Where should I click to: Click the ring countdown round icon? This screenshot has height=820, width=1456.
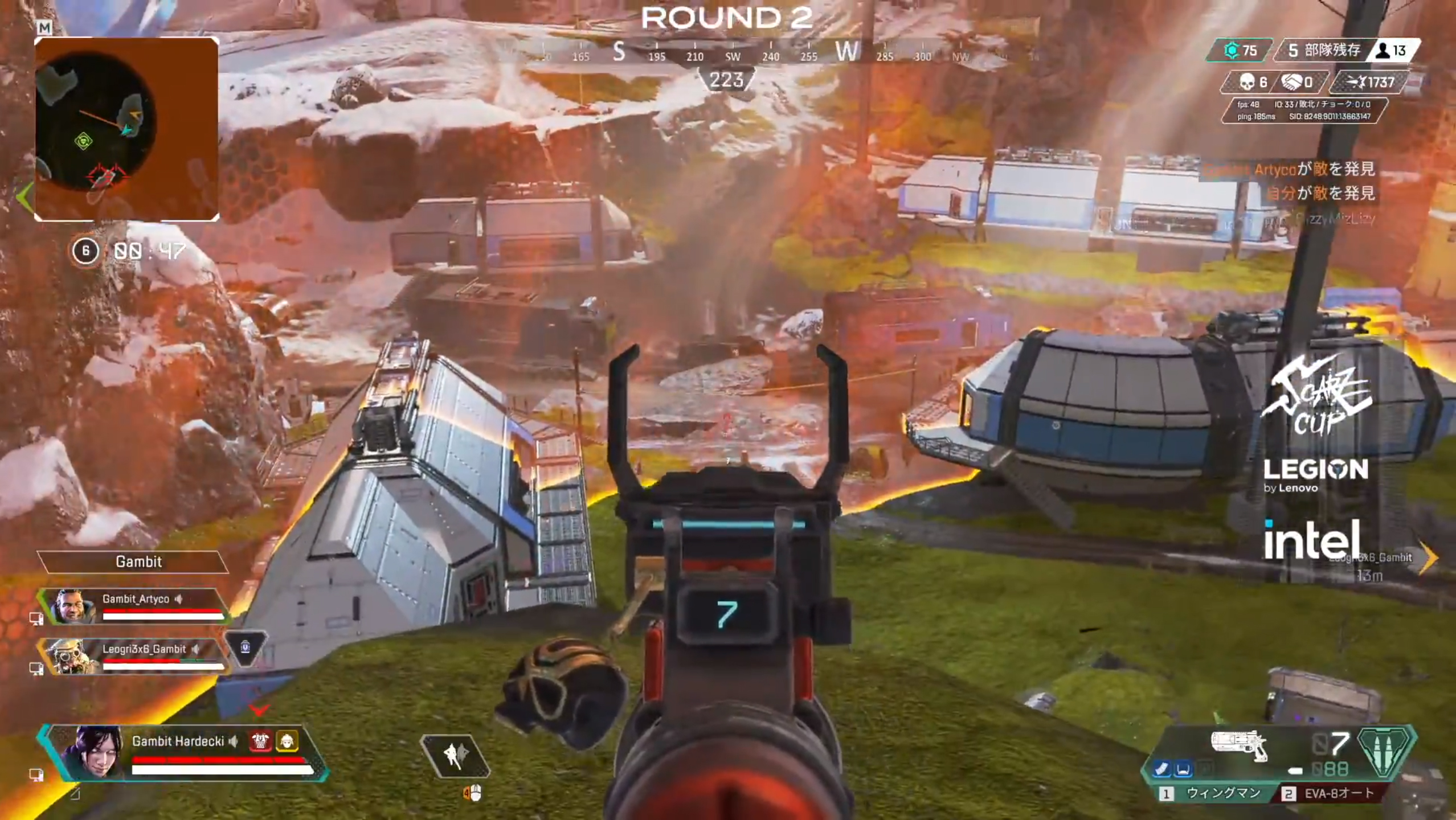click(85, 251)
